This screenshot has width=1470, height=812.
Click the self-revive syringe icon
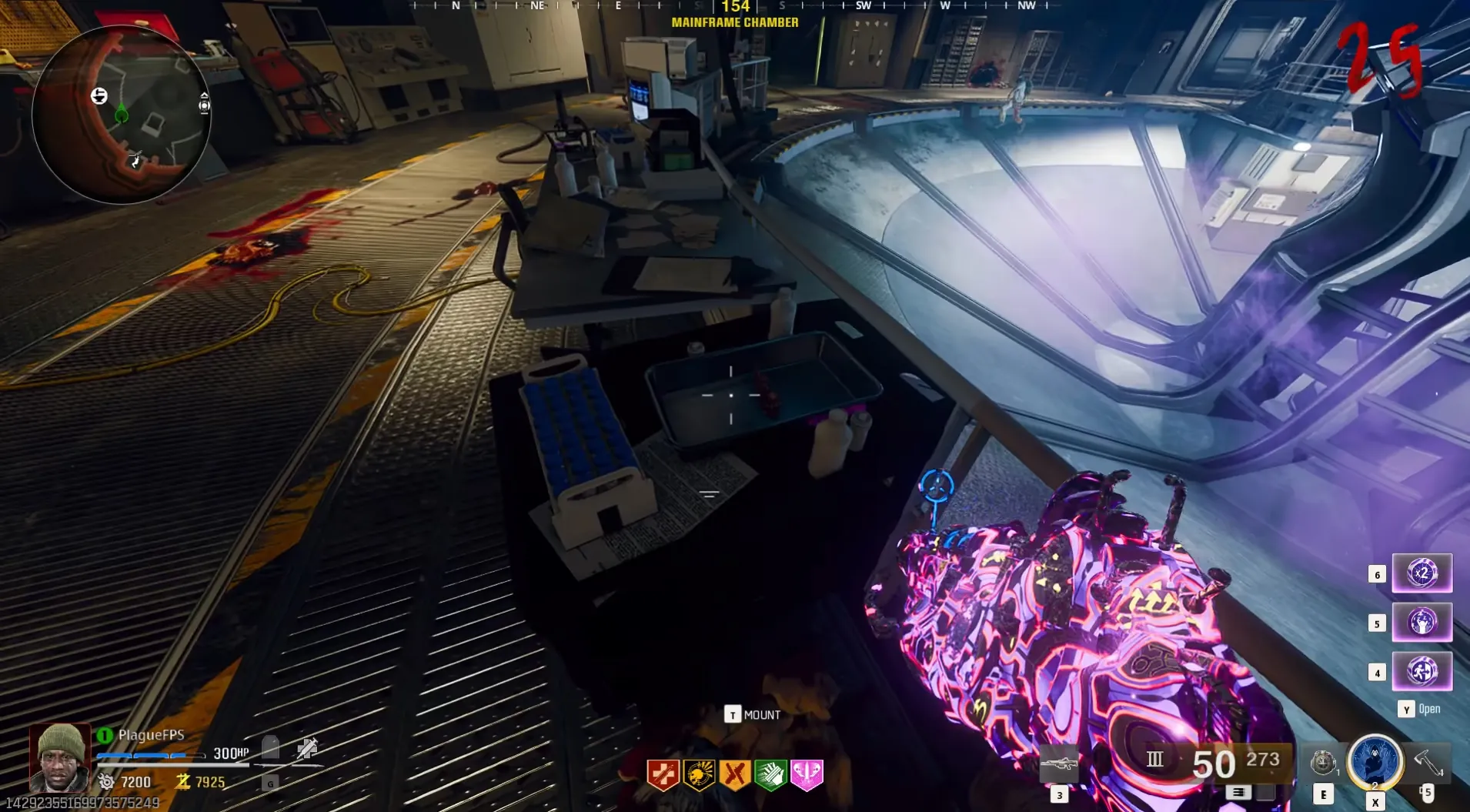tap(307, 749)
